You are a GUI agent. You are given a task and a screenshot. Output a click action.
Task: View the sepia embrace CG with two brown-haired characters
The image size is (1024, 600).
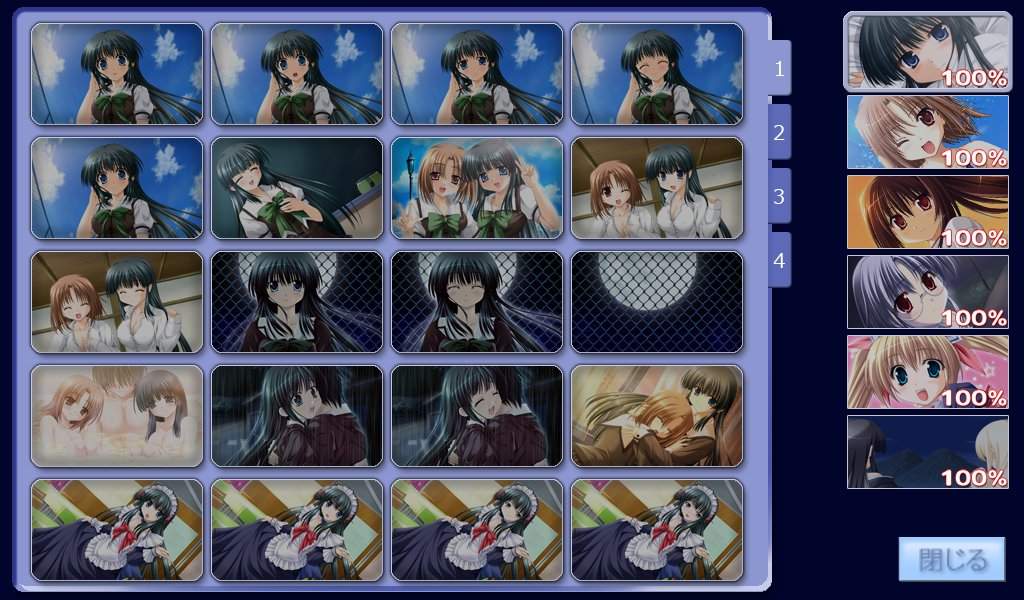(x=656, y=416)
